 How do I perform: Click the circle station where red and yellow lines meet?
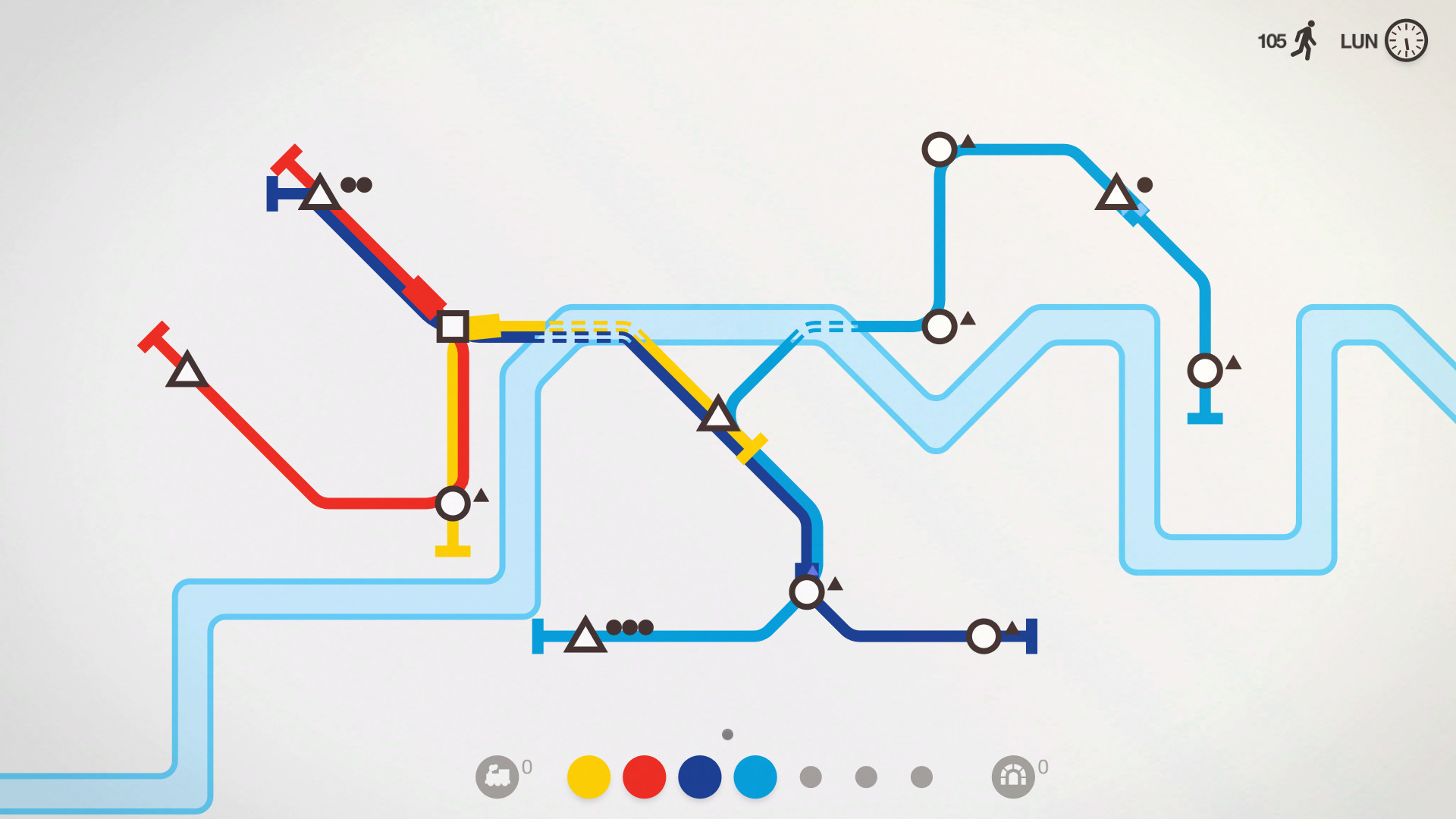pos(453,501)
